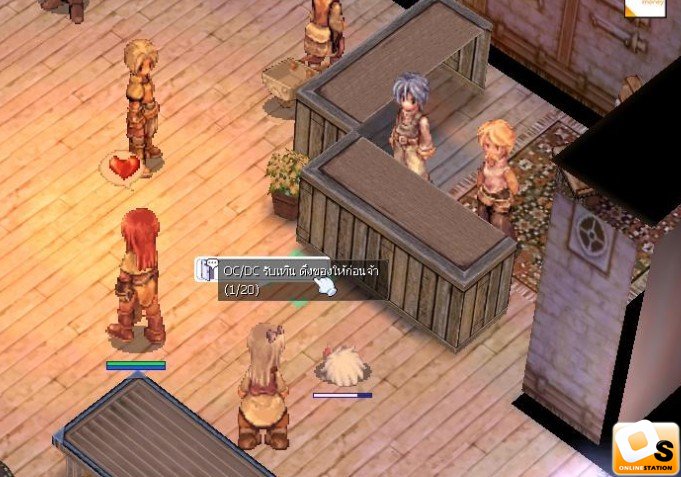
Task: Click the Online Station logo
Action: 645,448
